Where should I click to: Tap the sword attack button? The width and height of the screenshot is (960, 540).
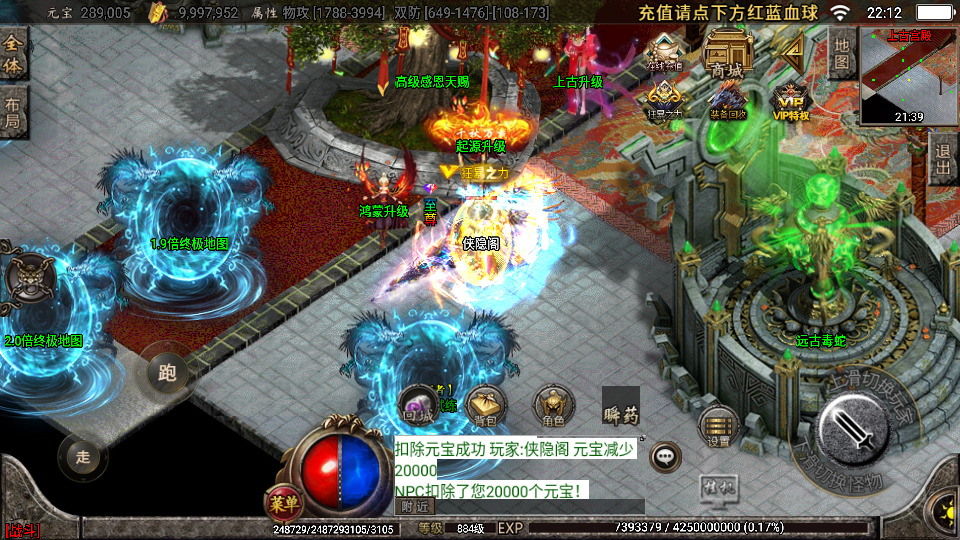coord(855,429)
